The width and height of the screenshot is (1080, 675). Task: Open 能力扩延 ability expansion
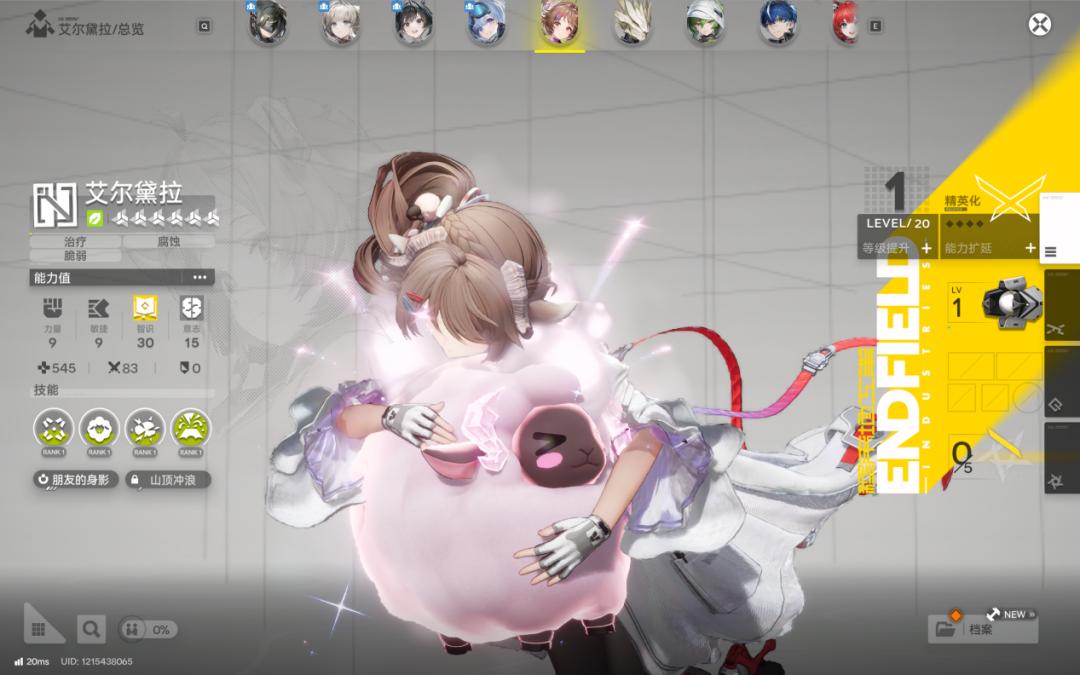click(x=987, y=248)
